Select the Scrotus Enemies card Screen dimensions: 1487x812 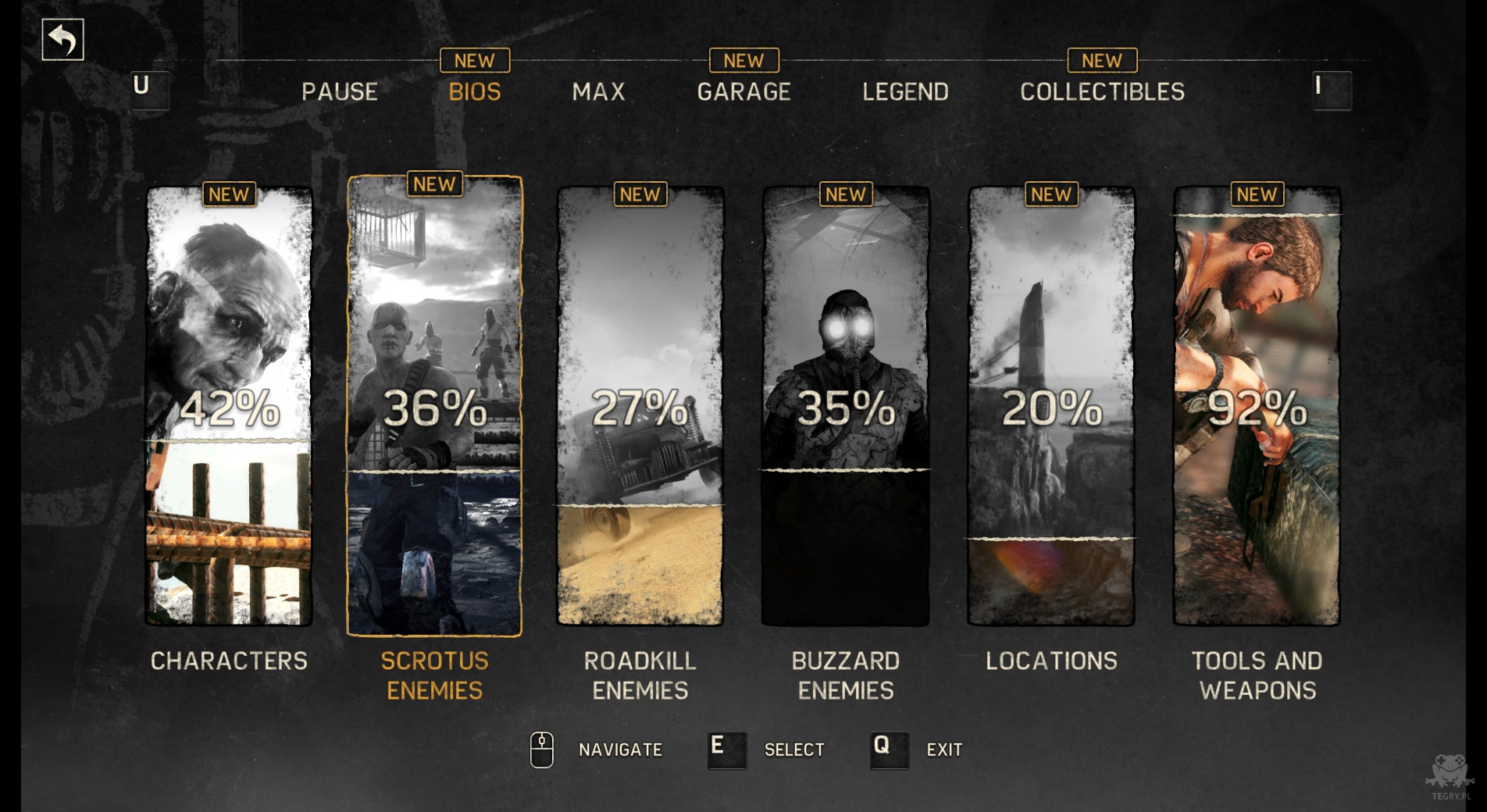coord(434,406)
